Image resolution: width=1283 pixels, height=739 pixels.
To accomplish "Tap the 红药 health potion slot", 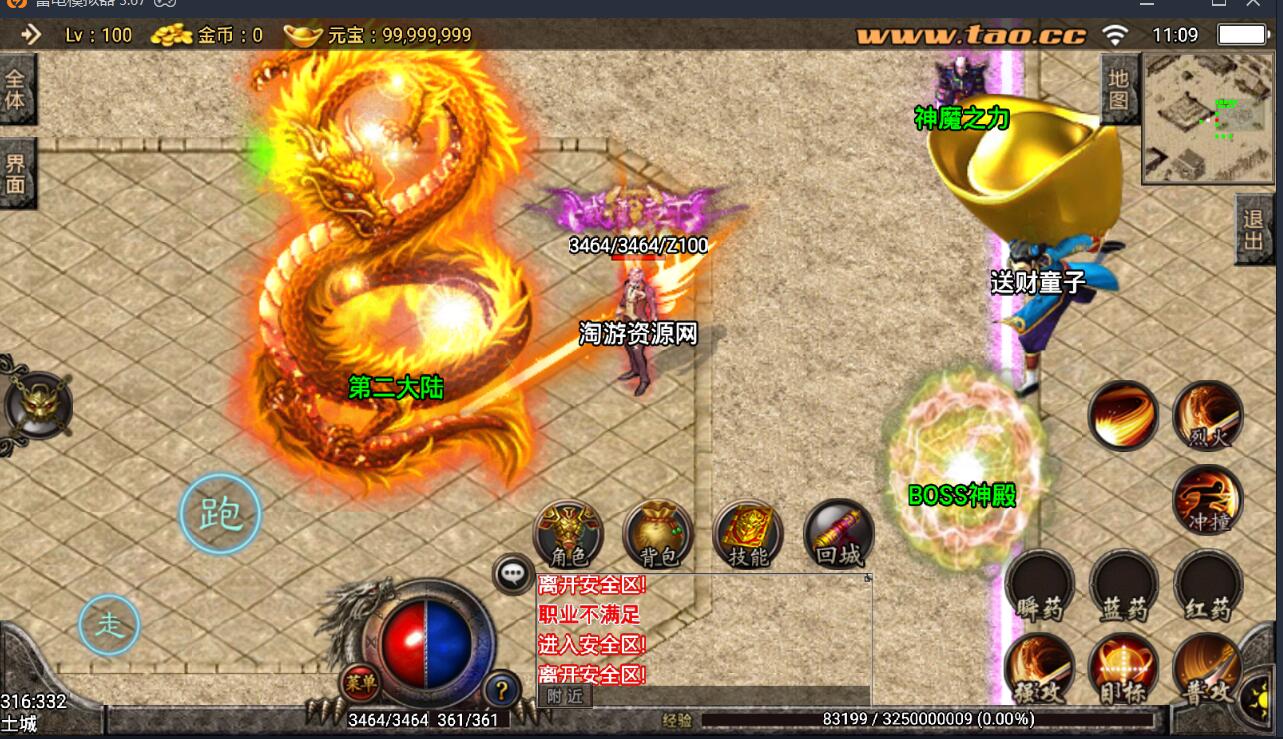I will tap(1208, 585).
